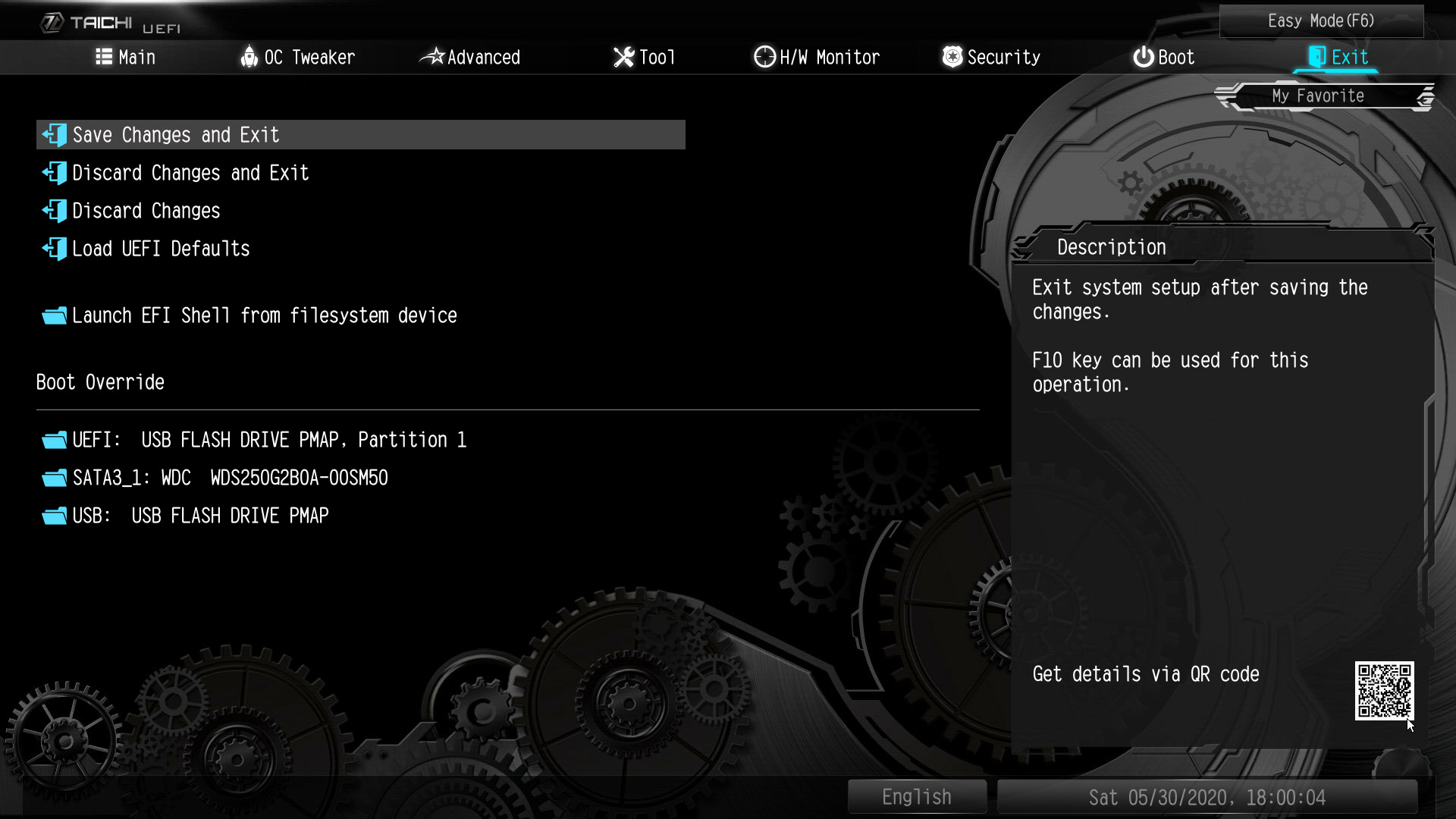The height and width of the screenshot is (819, 1456).
Task: Click the TAICHI UEFI logo
Action: (x=110, y=23)
